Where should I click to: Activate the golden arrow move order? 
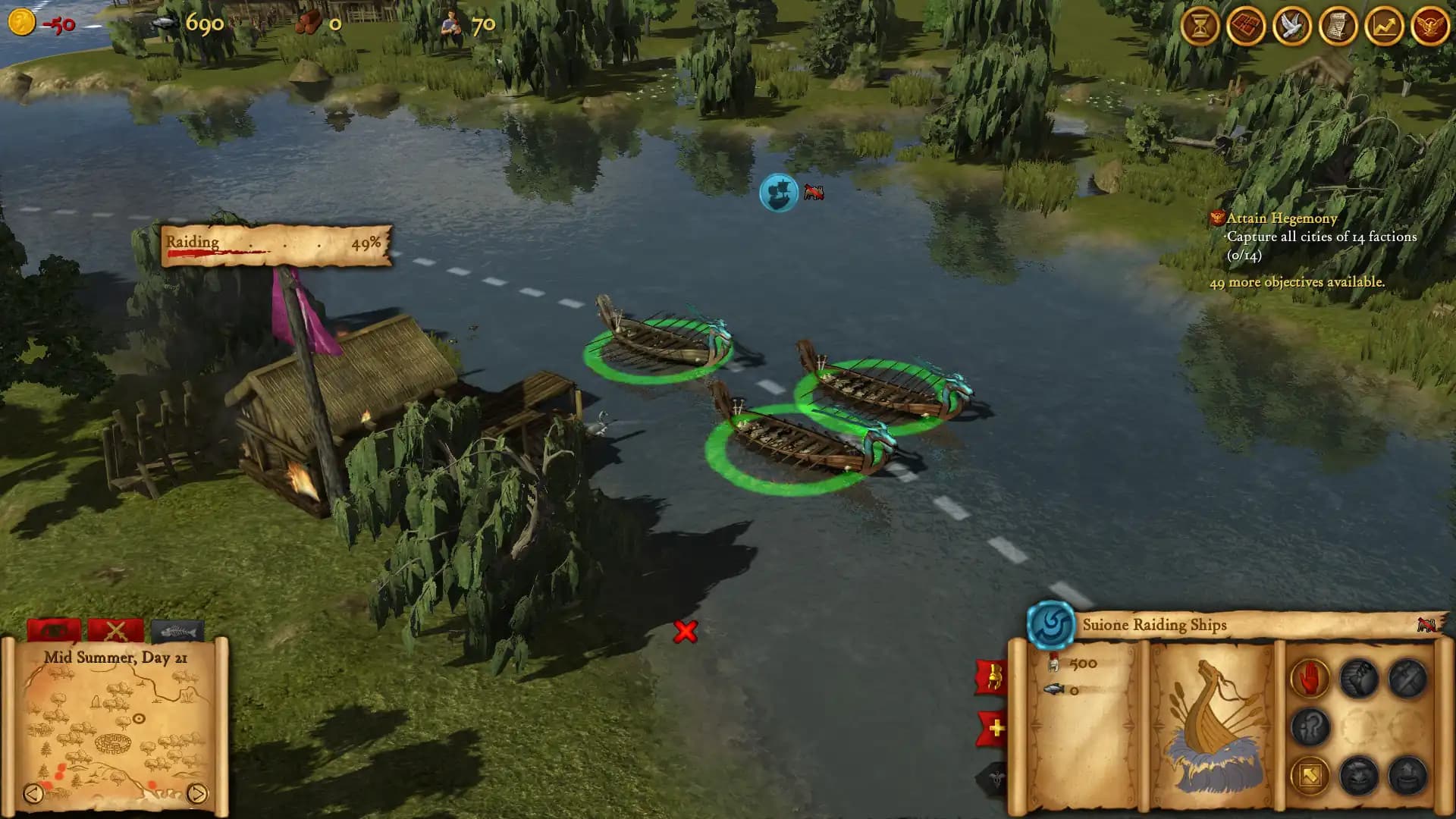[1309, 775]
